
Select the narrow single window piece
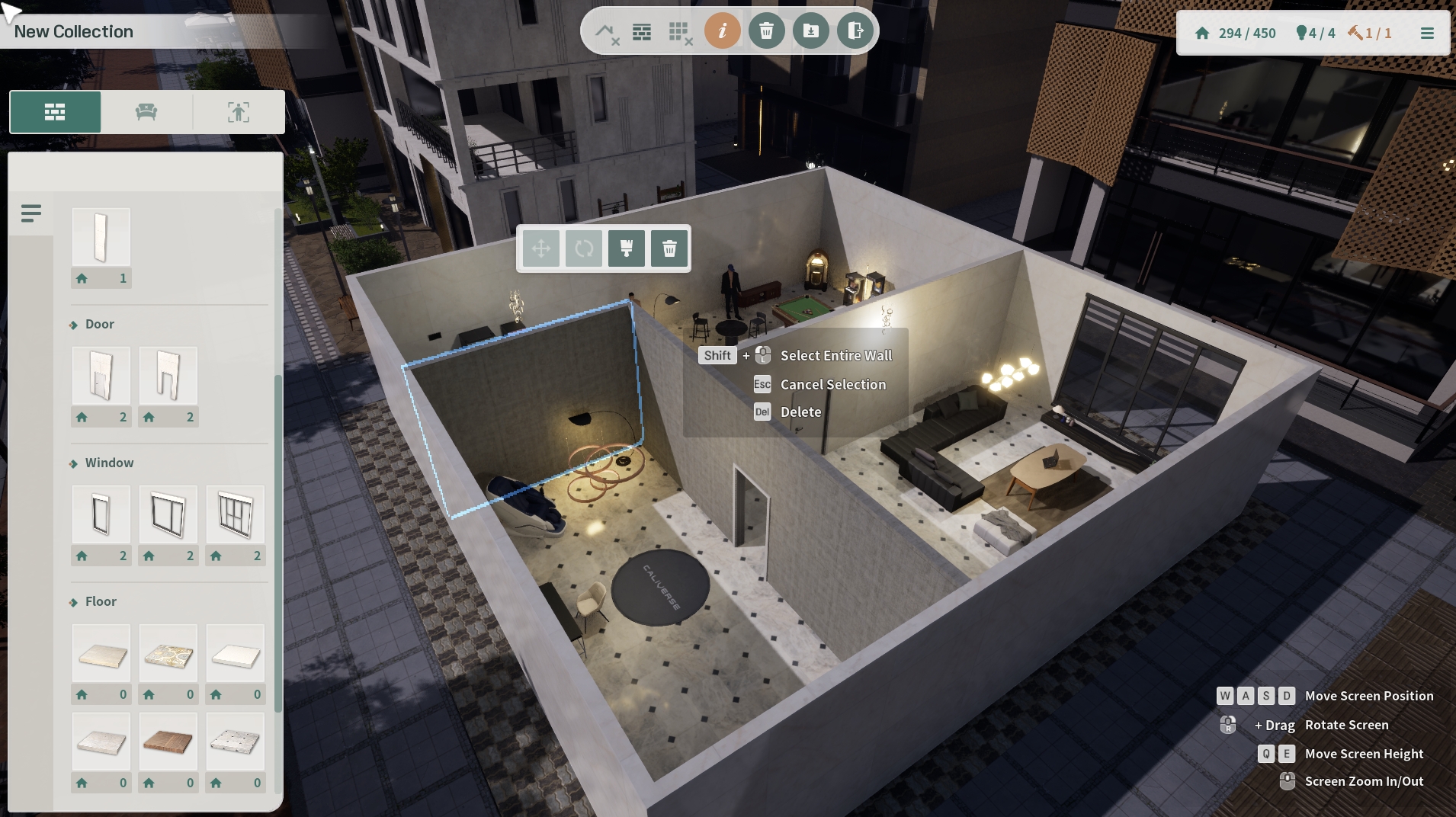click(x=101, y=514)
